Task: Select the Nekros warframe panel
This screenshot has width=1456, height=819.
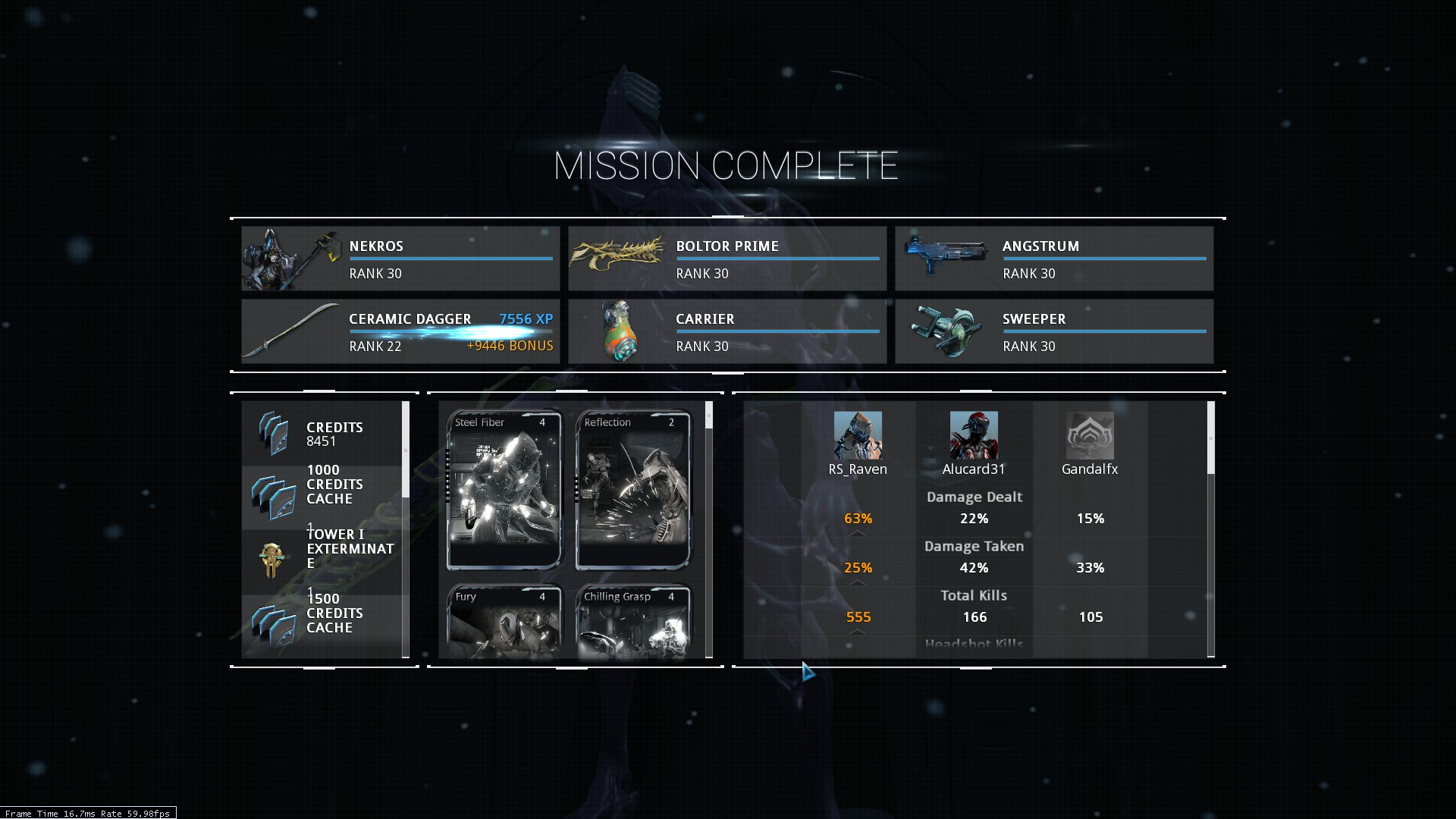Action: tap(400, 259)
